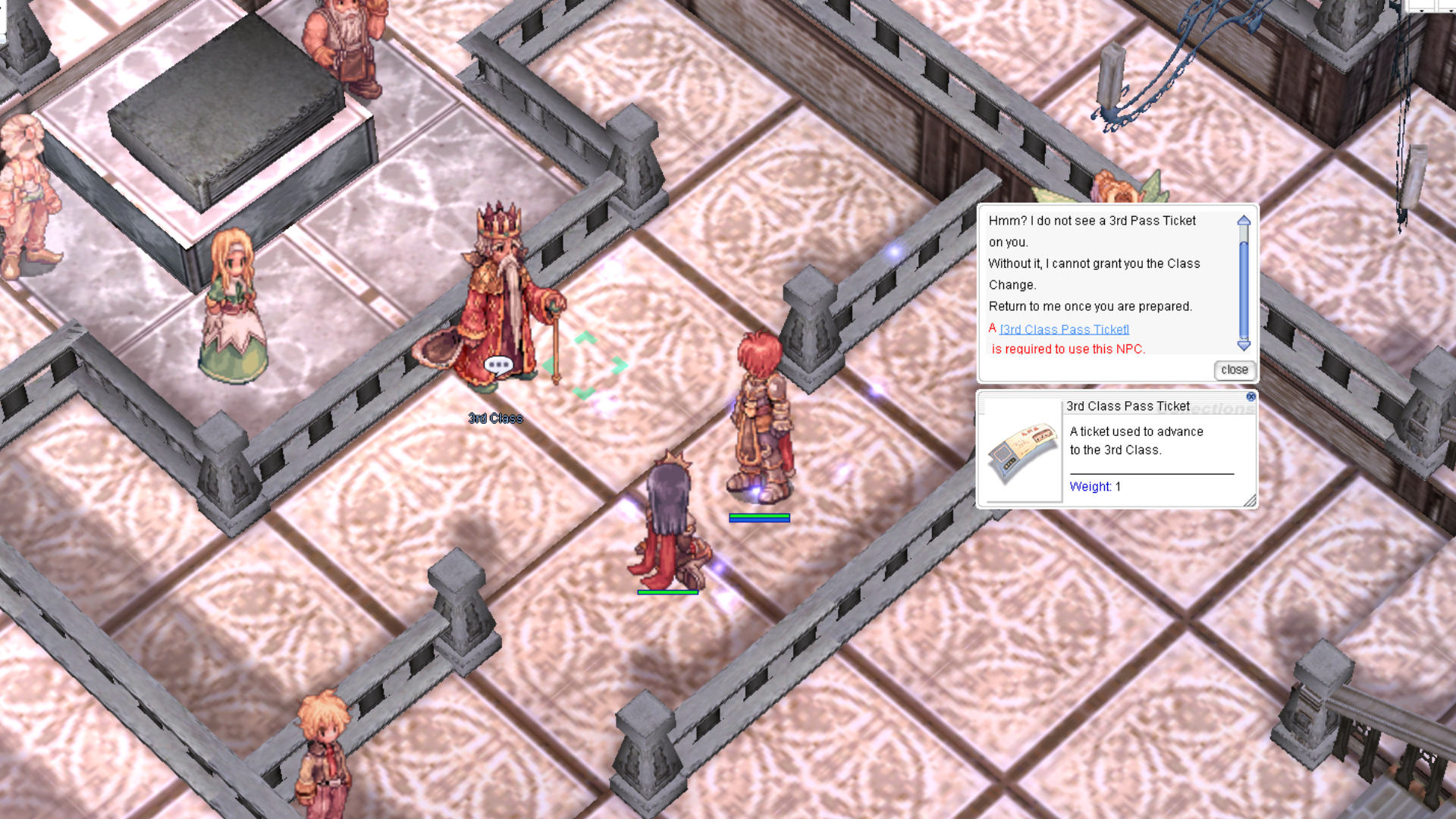Screen dimensions: 1456x819
Task: Click the dialogue scroll-up arrow
Action: pyautogui.click(x=1244, y=221)
